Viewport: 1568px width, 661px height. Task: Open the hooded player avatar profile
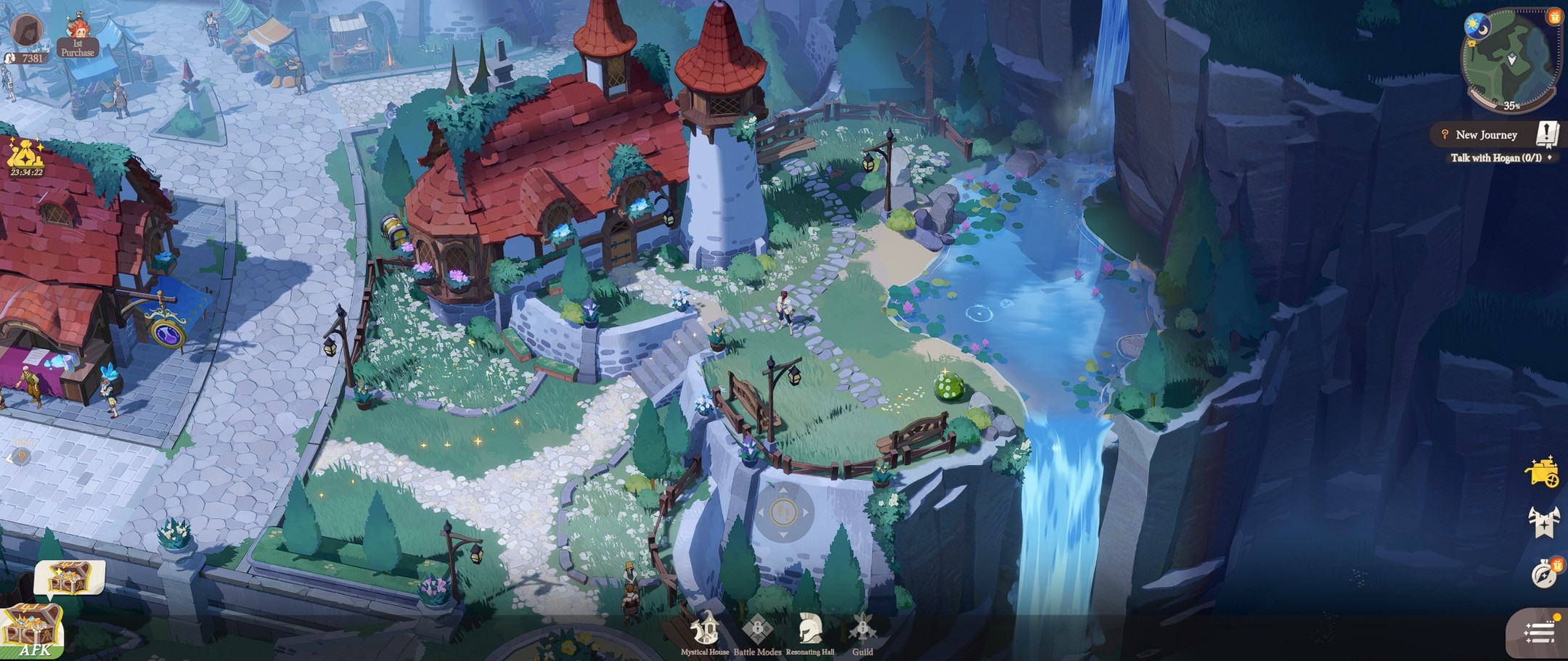pyautogui.click(x=26, y=28)
